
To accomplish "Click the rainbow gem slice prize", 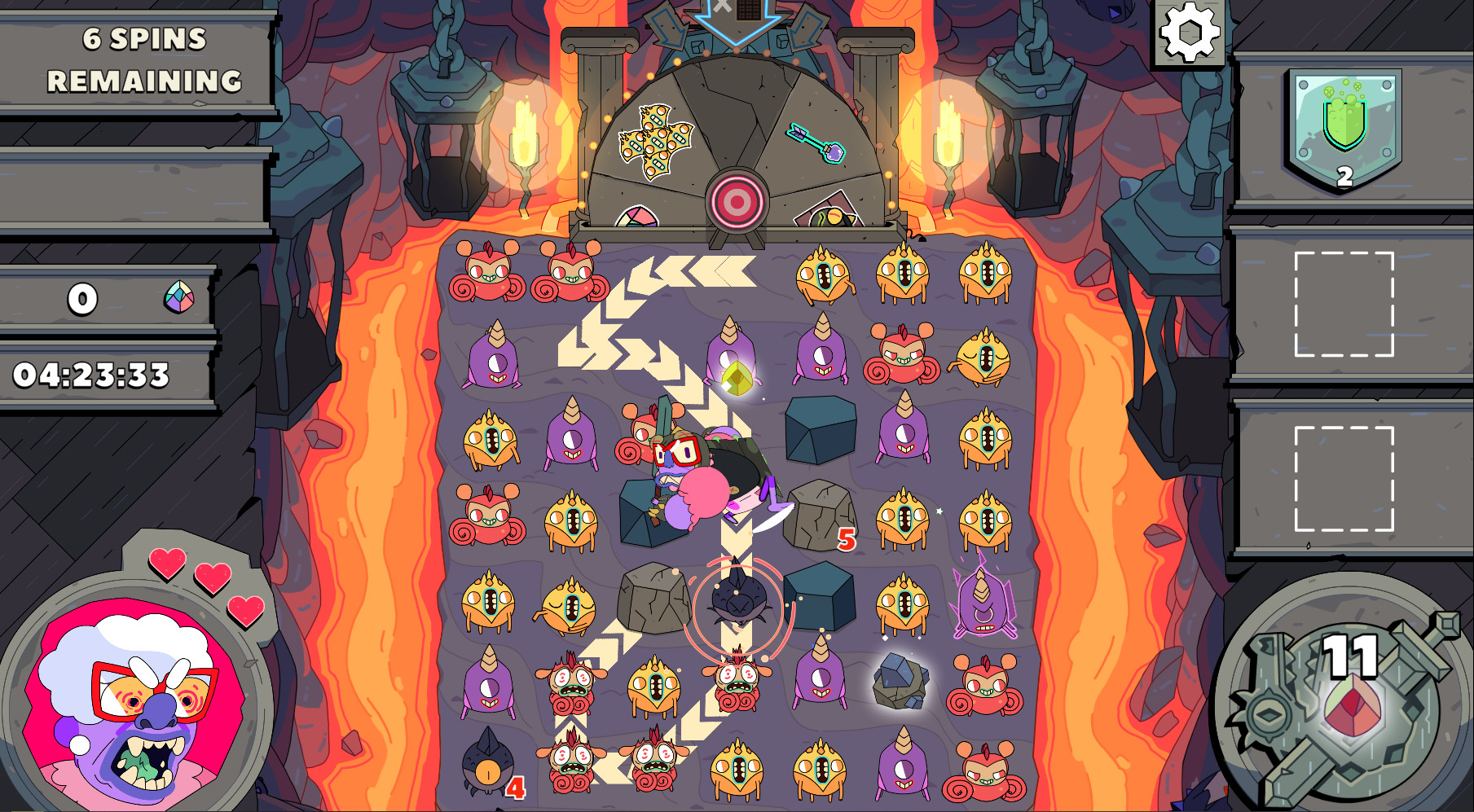I will (637, 217).
